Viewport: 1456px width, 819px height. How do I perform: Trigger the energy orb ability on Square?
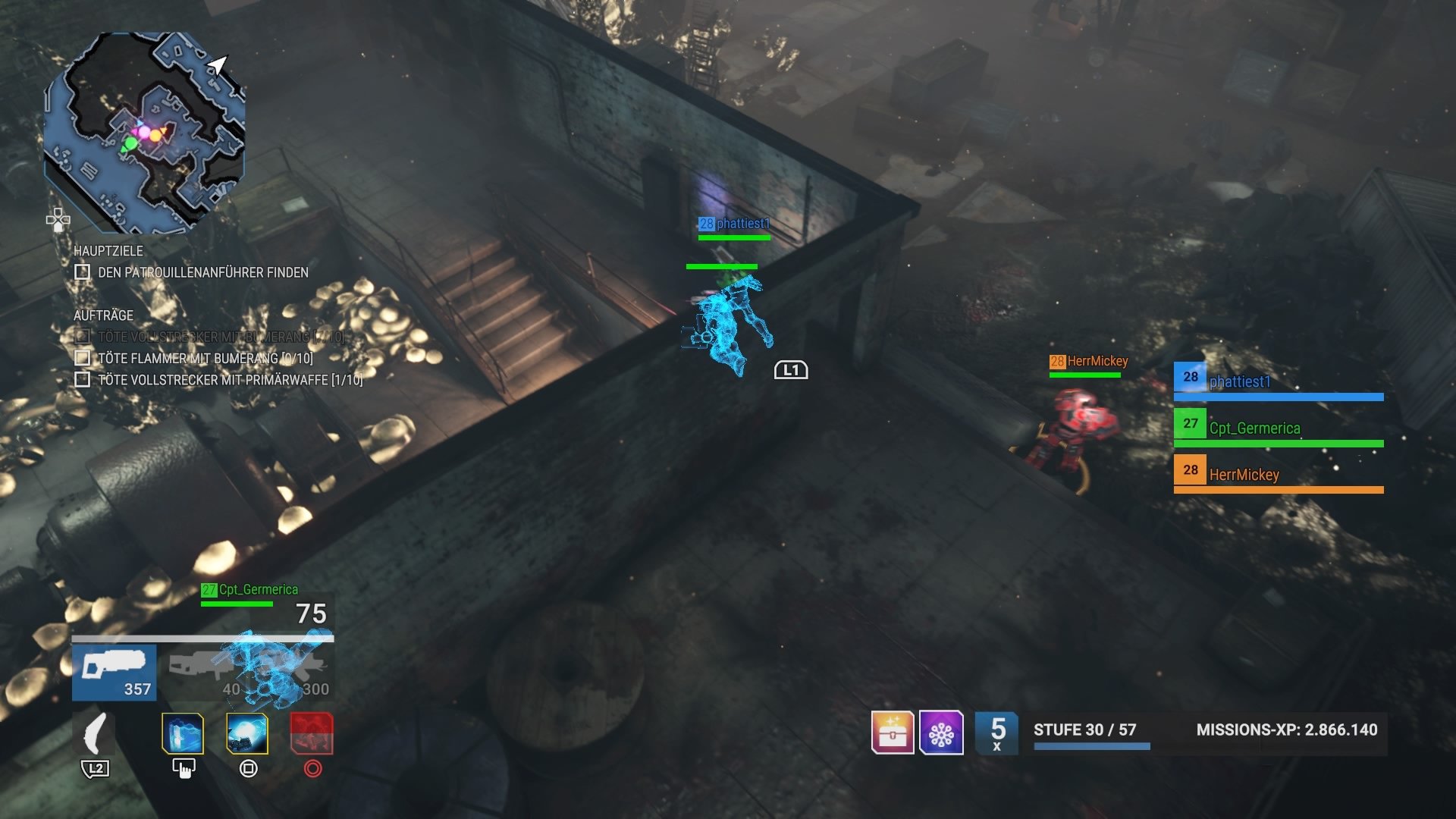pos(248,733)
